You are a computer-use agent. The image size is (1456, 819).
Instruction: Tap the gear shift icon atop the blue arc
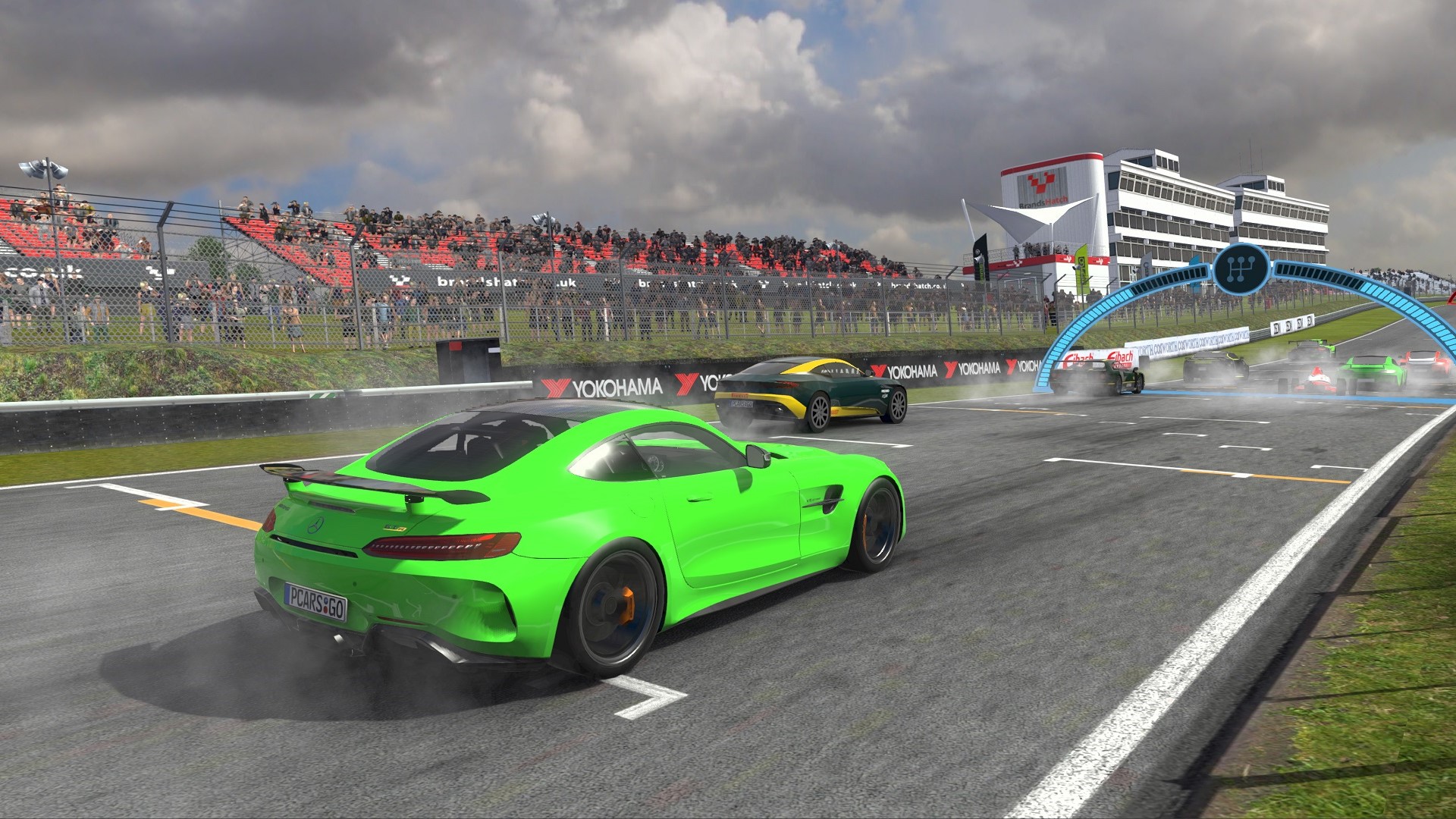(1241, 268)
